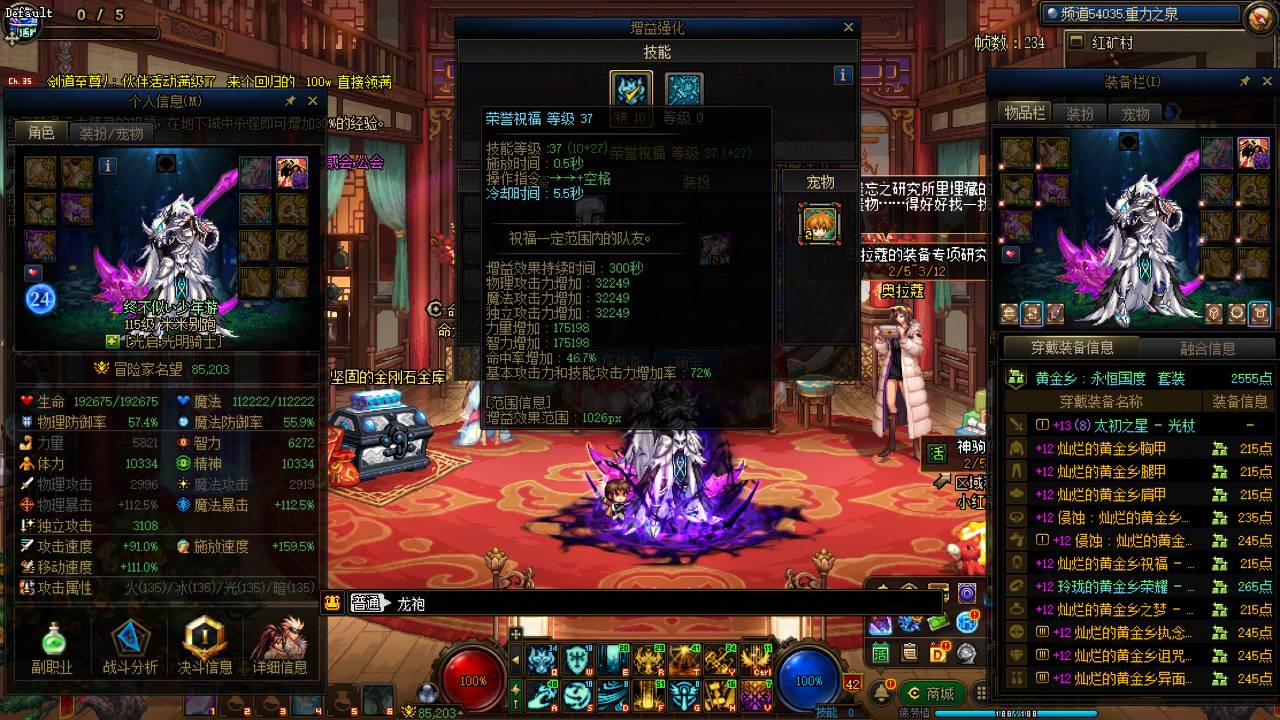Screen dimensions: 1280x720
Task: Toggle the highlighted avatar display icon below the equipped character
Action: (1032, 314)
